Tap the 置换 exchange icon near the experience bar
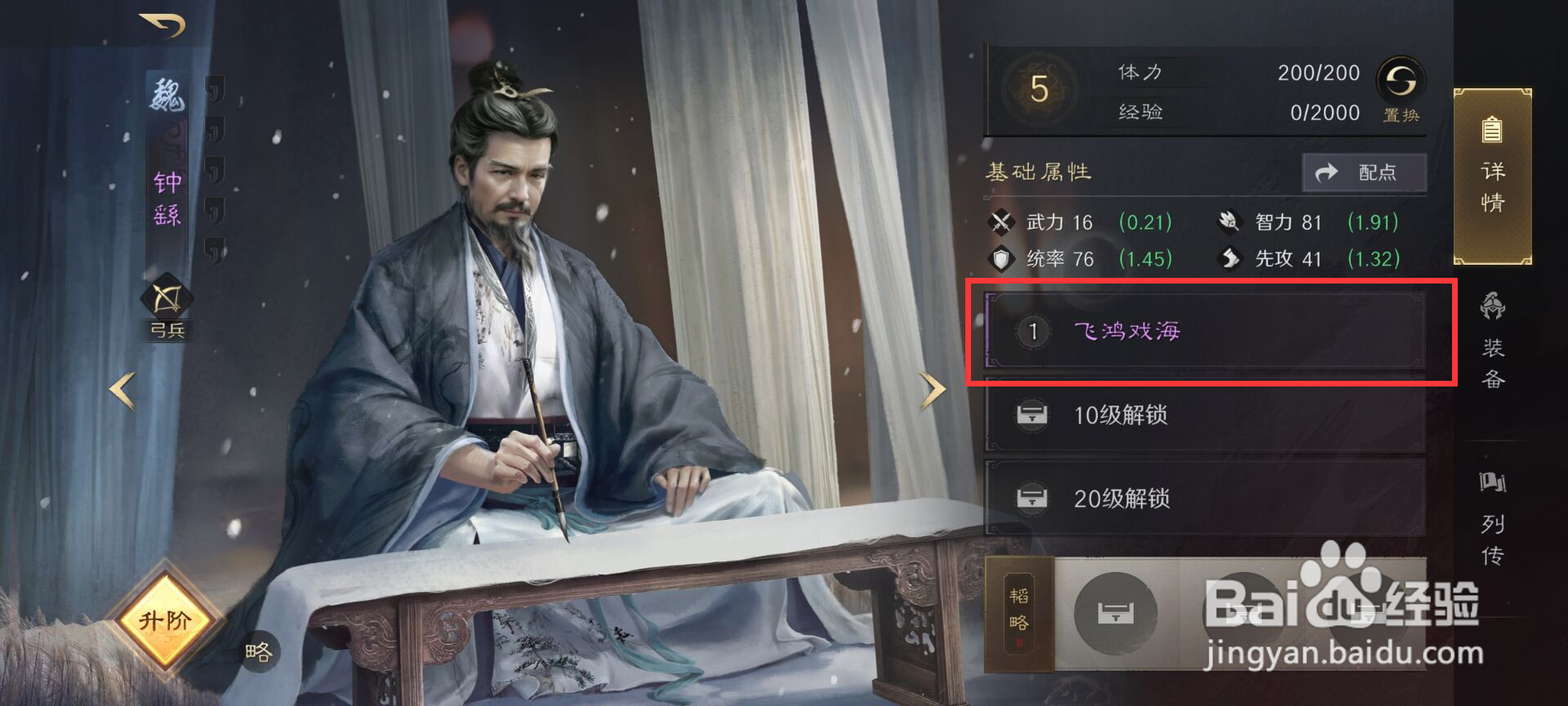Image resolution: width=1568 pixels, height=706 pixels. [1400, 86]
